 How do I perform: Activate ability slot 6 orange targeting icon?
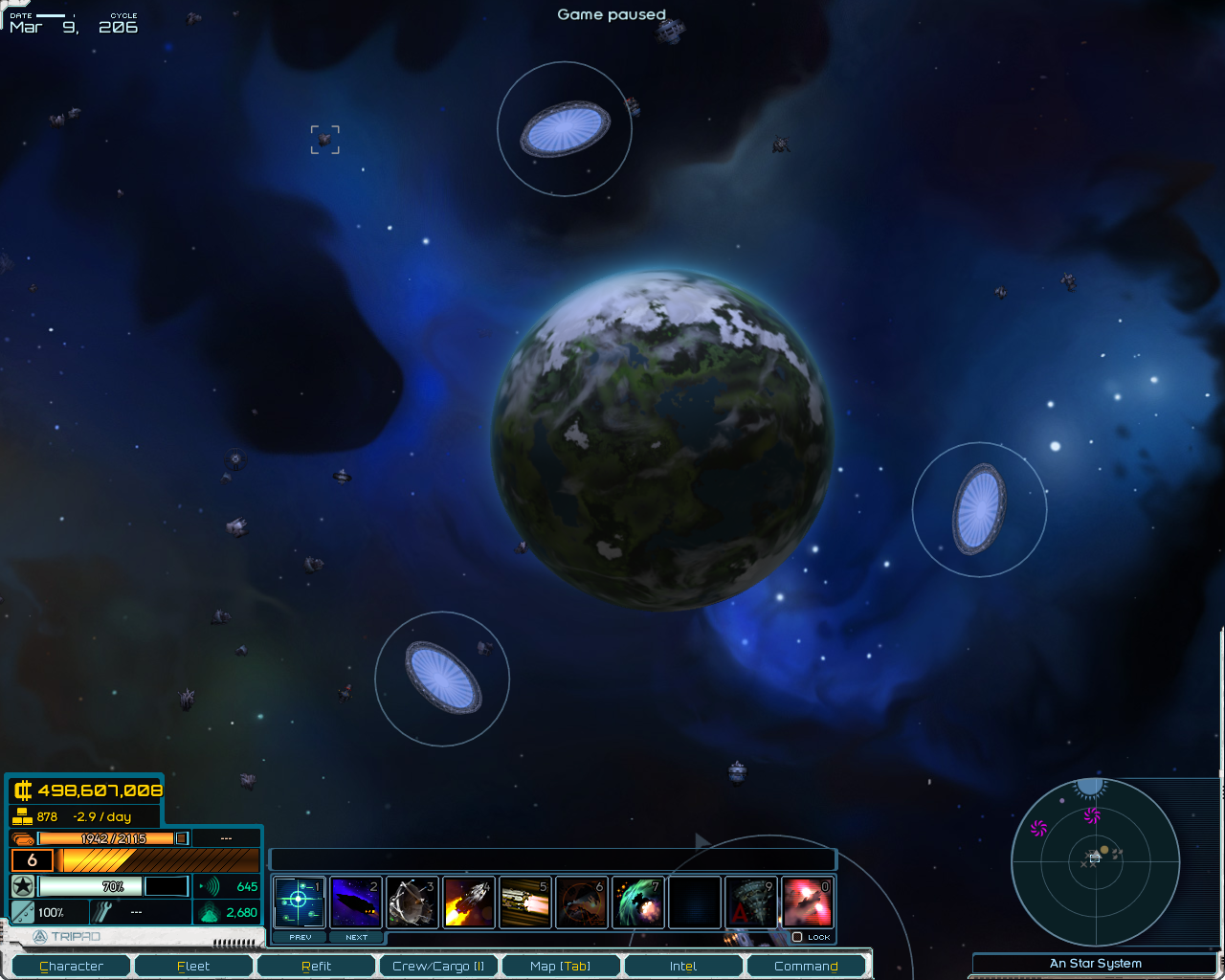pyautogui.click(x=582, y=902)
